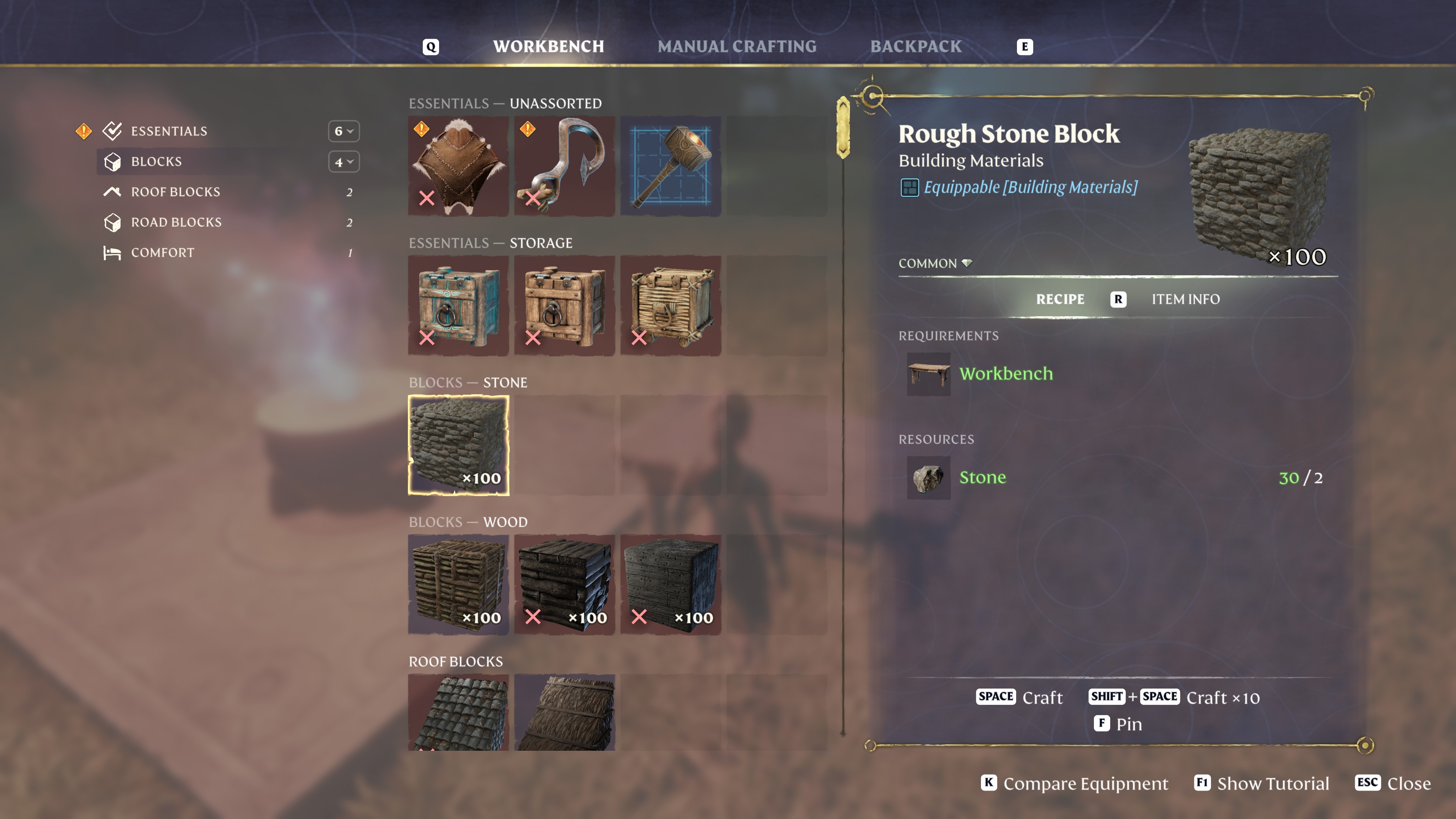
Task: Open the Backpack tab
Action: 916,46
